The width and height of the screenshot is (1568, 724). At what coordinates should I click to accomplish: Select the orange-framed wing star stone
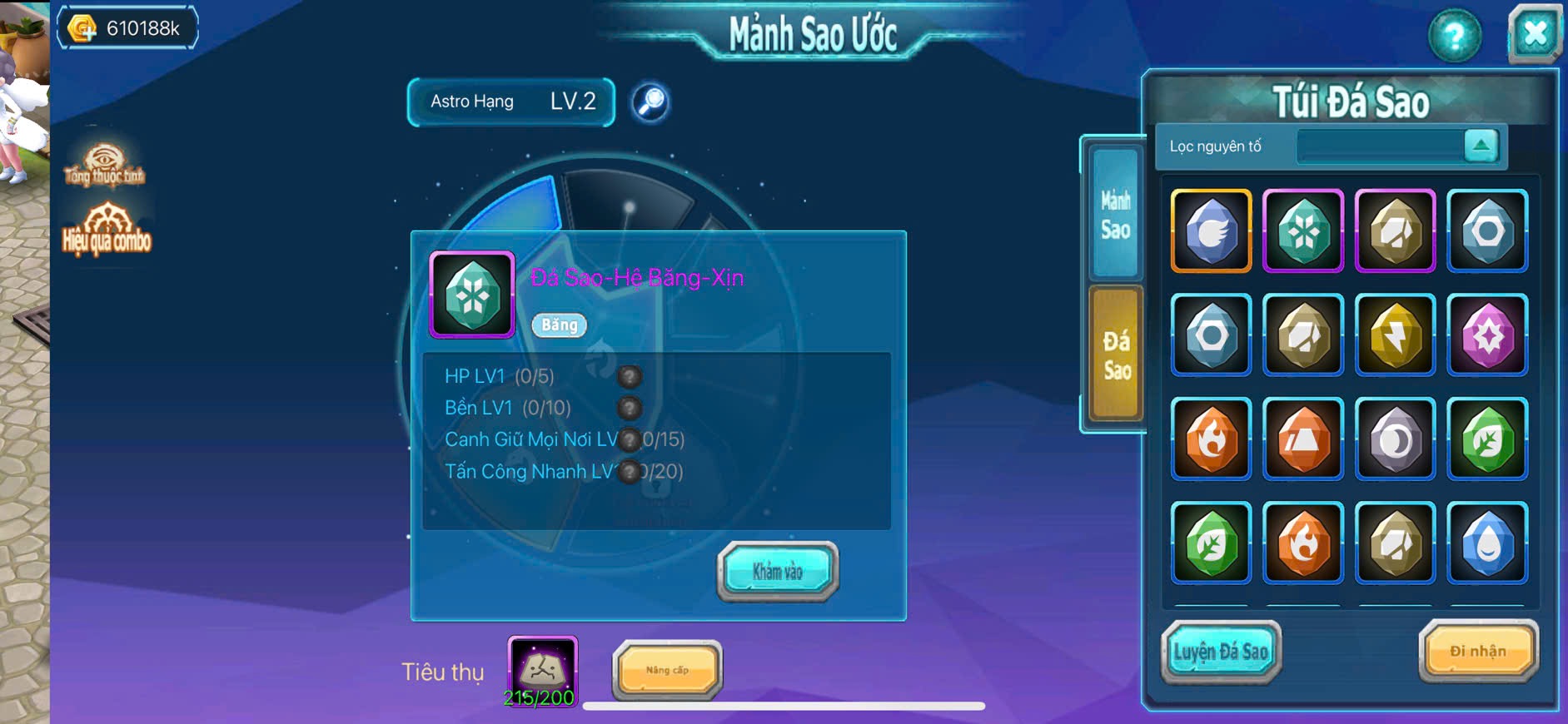[1211, 231]
